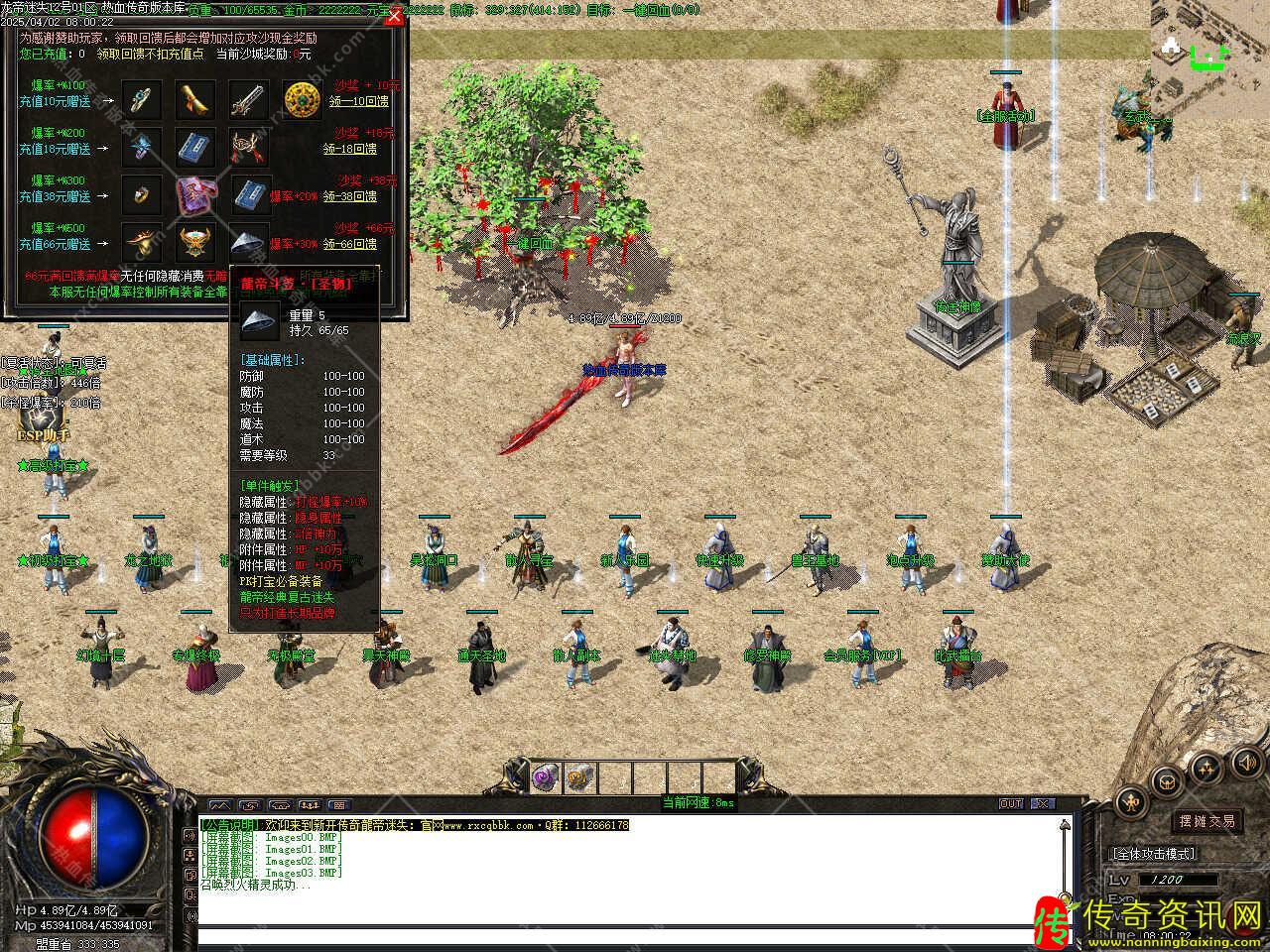Claim the 领-18回馈 reward link
1270x952 pixels.
tap(356, 149)
